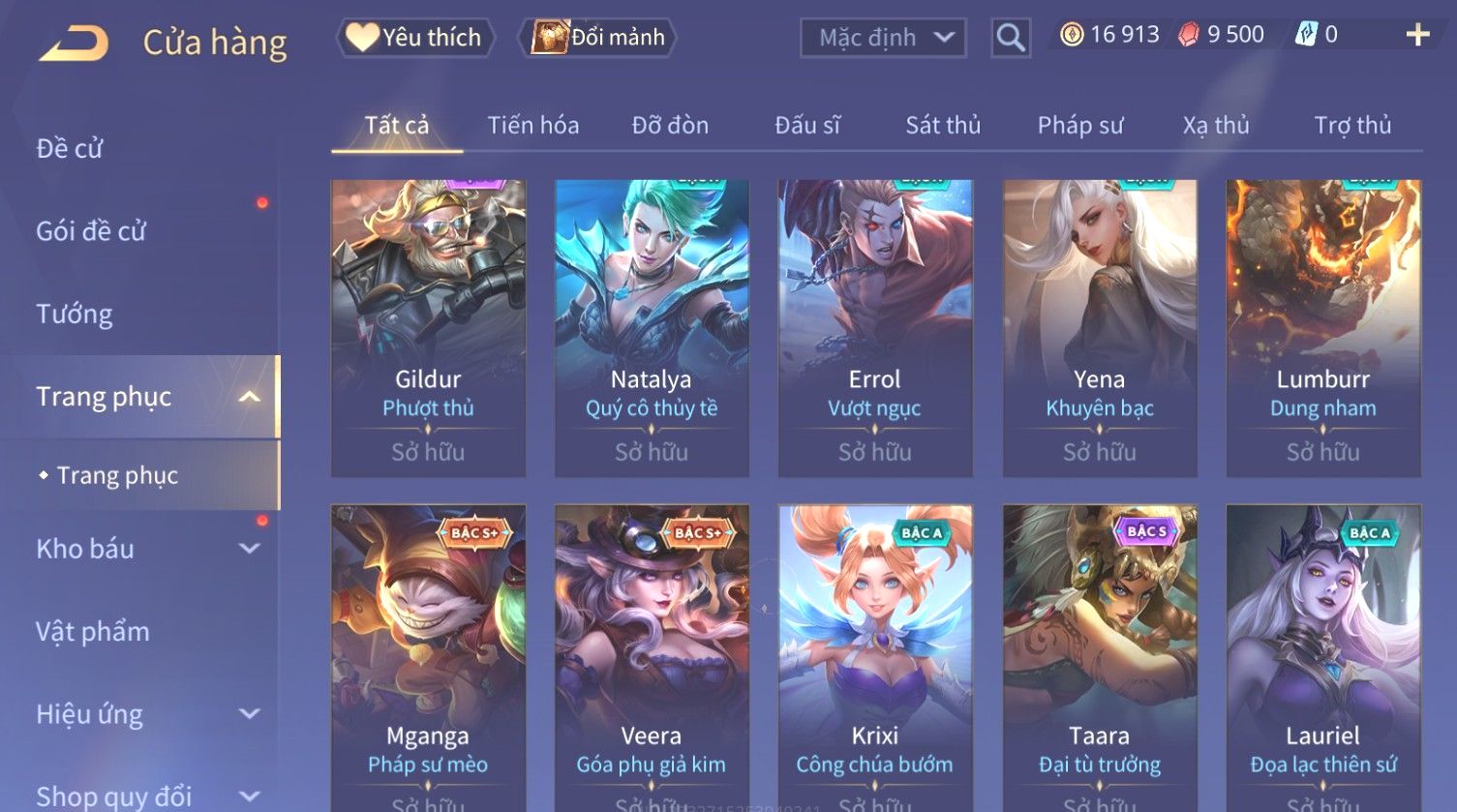Open the Đề cử menu entry
Viewport: 1457px width, 812px height.
(70, 149)
